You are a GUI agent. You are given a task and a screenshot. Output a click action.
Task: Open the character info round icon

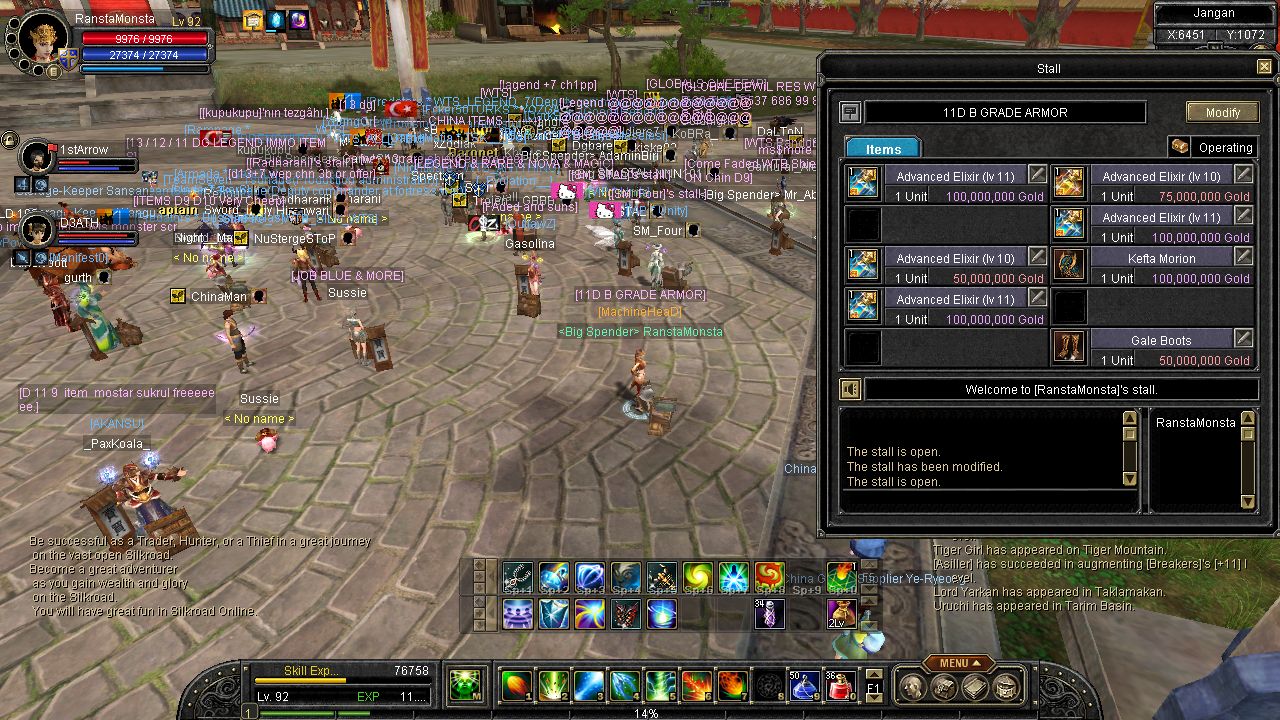point(911,687)
